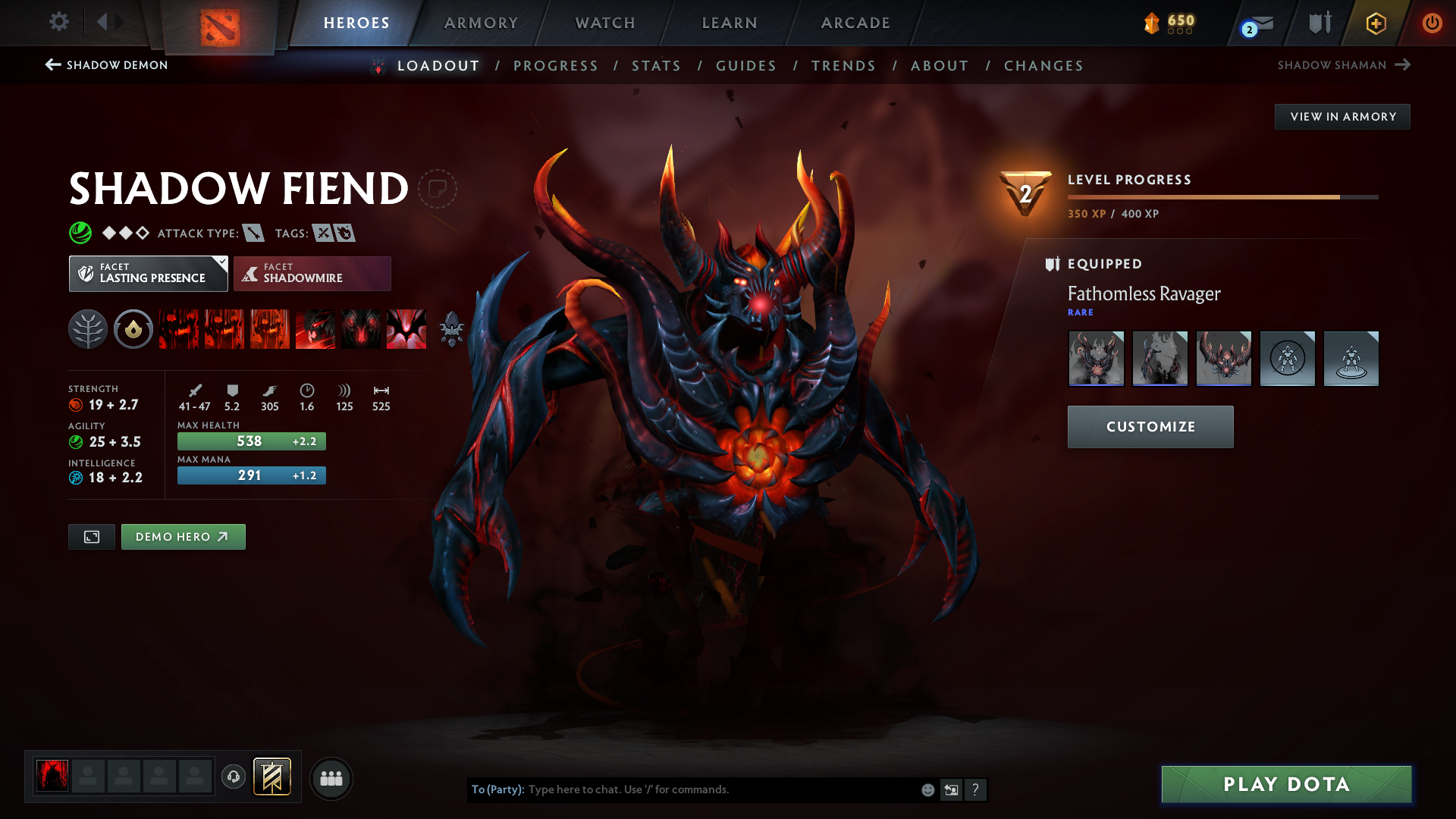
Task: View the first Shadowraze ability icon
Action: 178,329
